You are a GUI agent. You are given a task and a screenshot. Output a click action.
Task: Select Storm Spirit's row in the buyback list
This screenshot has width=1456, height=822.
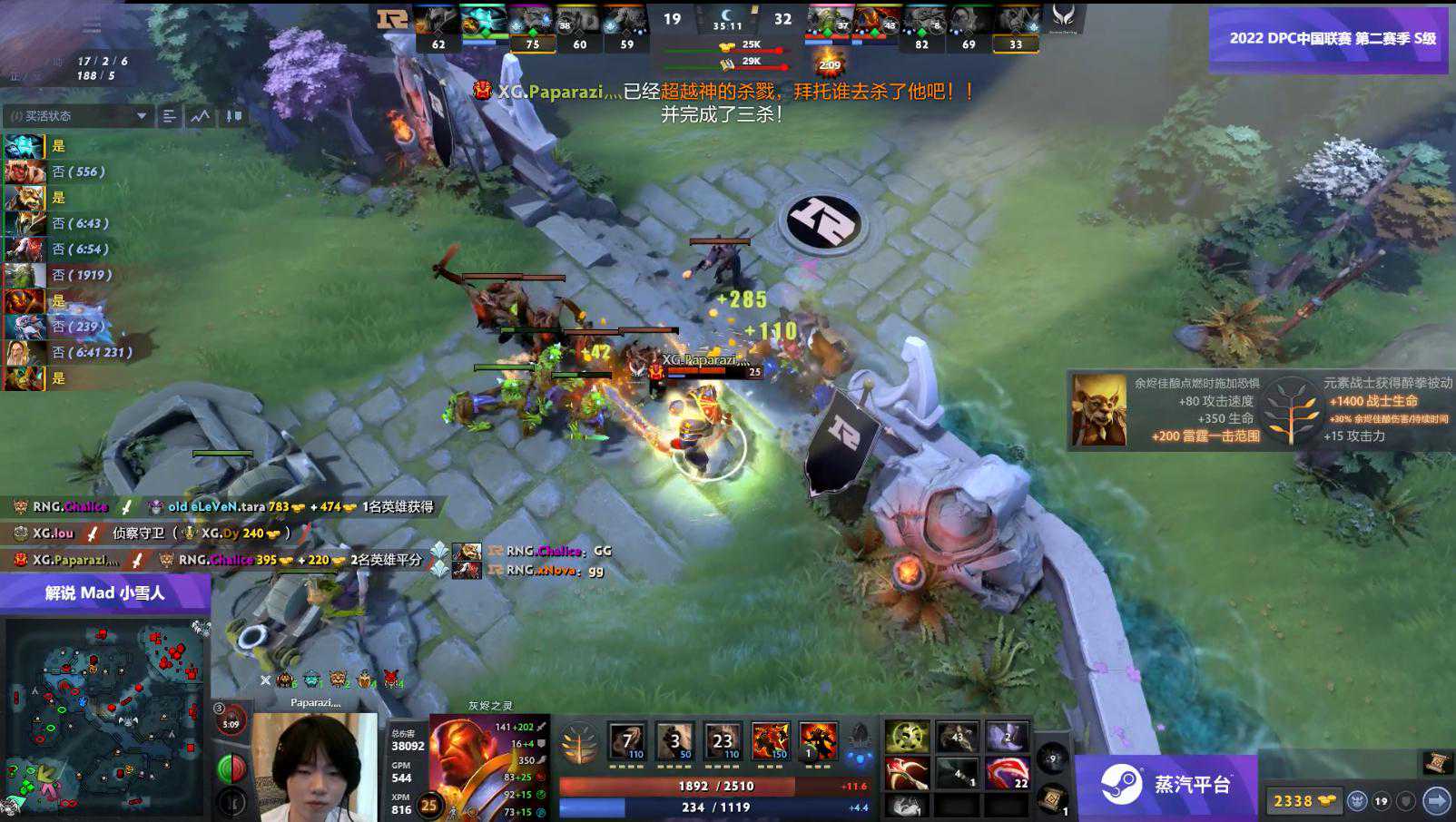[x=25, y=146]
